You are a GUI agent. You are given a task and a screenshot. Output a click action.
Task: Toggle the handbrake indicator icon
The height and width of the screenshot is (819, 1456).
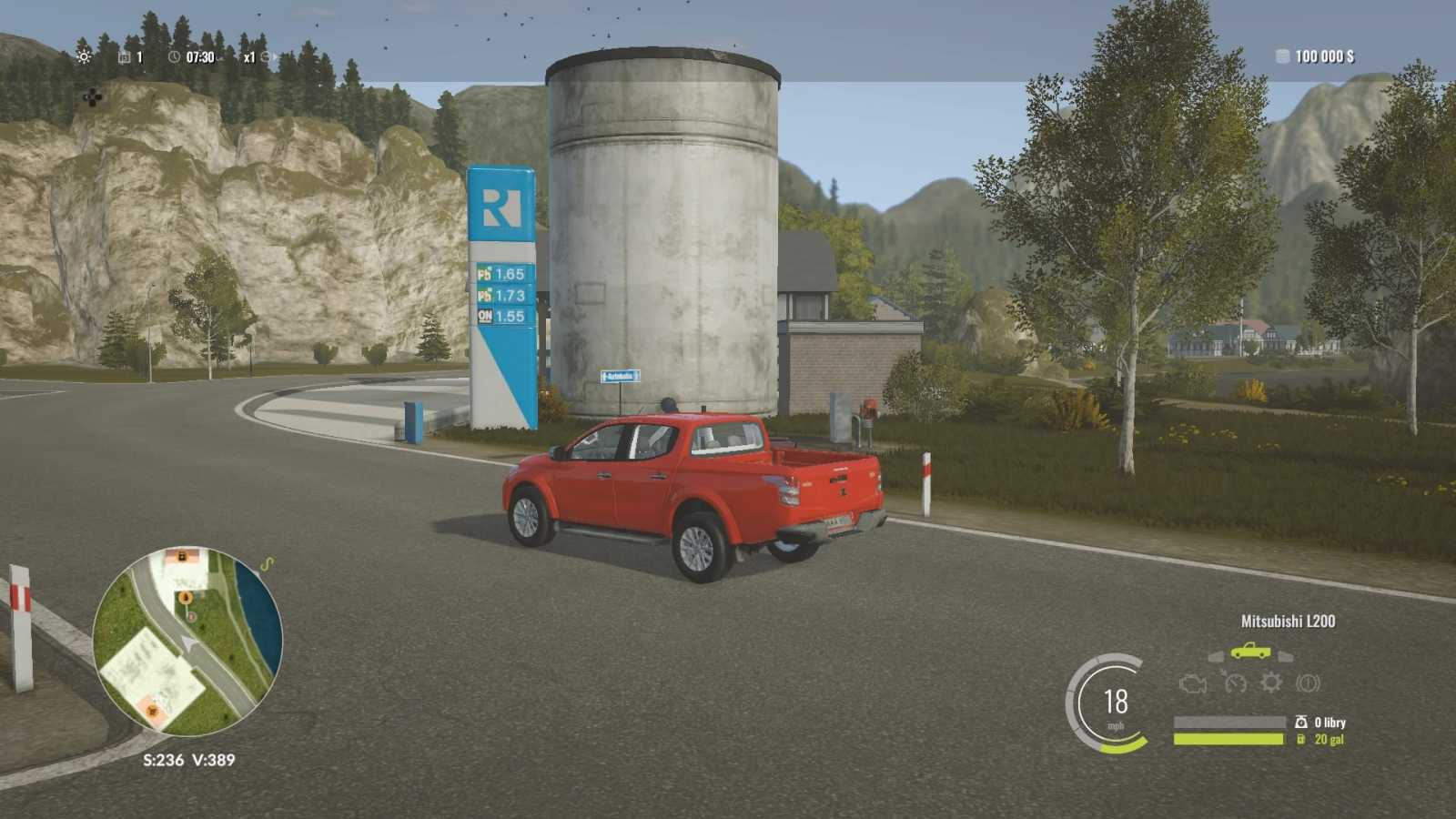click(1308, 682)
